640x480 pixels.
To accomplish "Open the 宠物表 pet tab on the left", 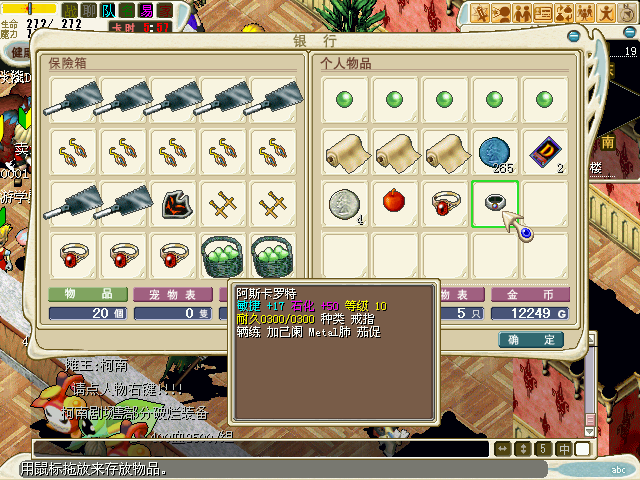I will click(x=174, y=295).
